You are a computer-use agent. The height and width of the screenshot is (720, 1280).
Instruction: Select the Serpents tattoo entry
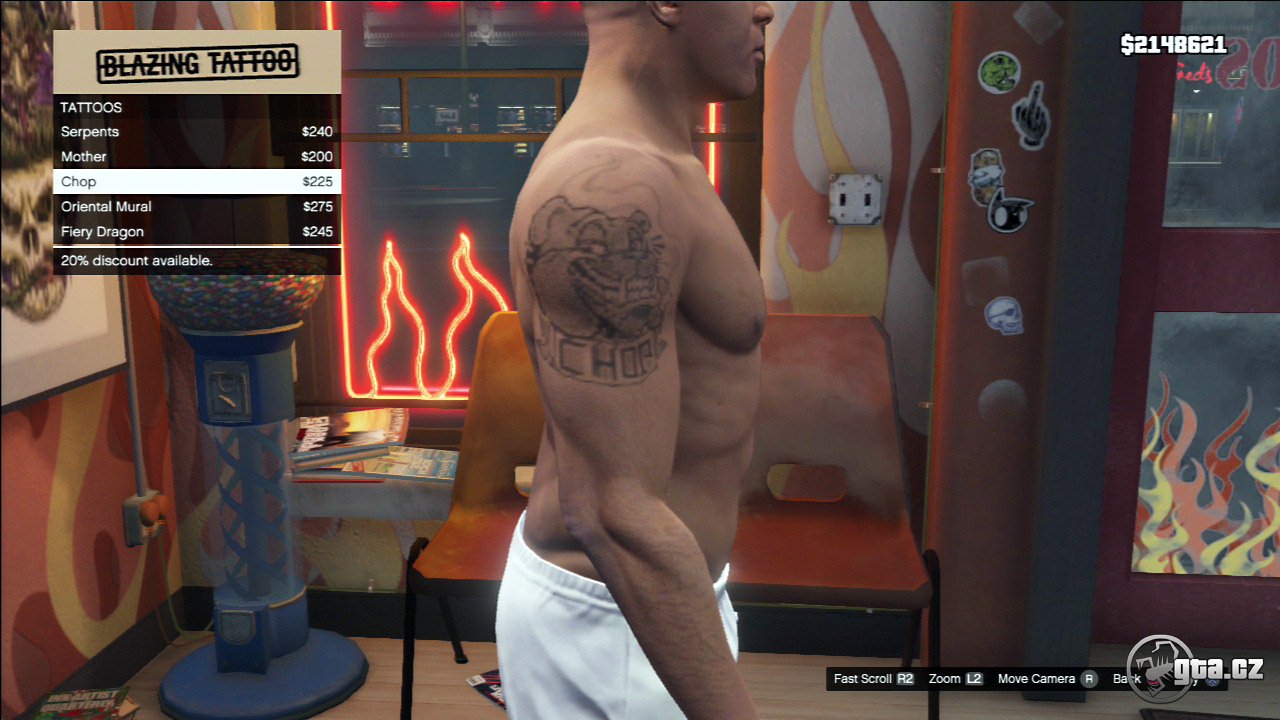[196, 132]
